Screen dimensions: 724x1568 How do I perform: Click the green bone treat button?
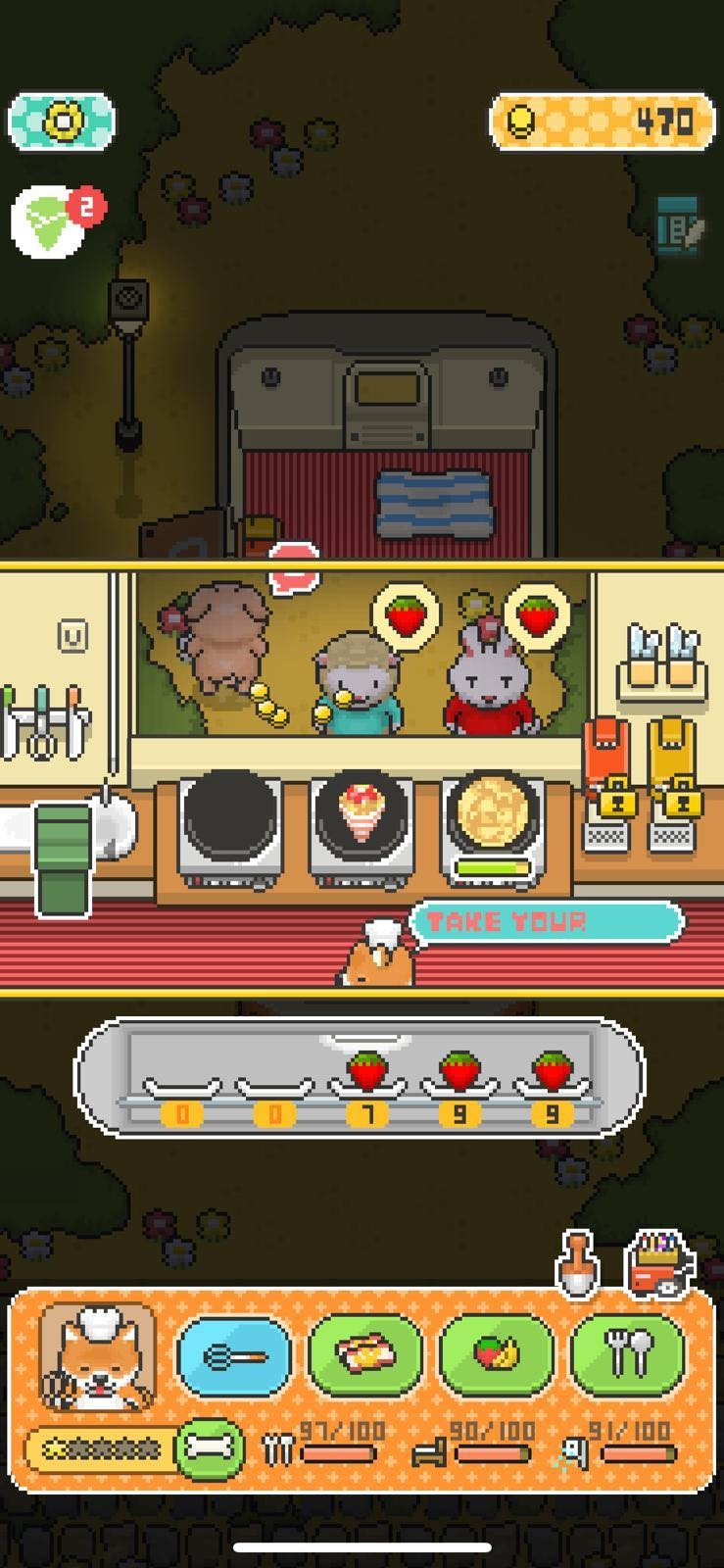click(210, 1447)
